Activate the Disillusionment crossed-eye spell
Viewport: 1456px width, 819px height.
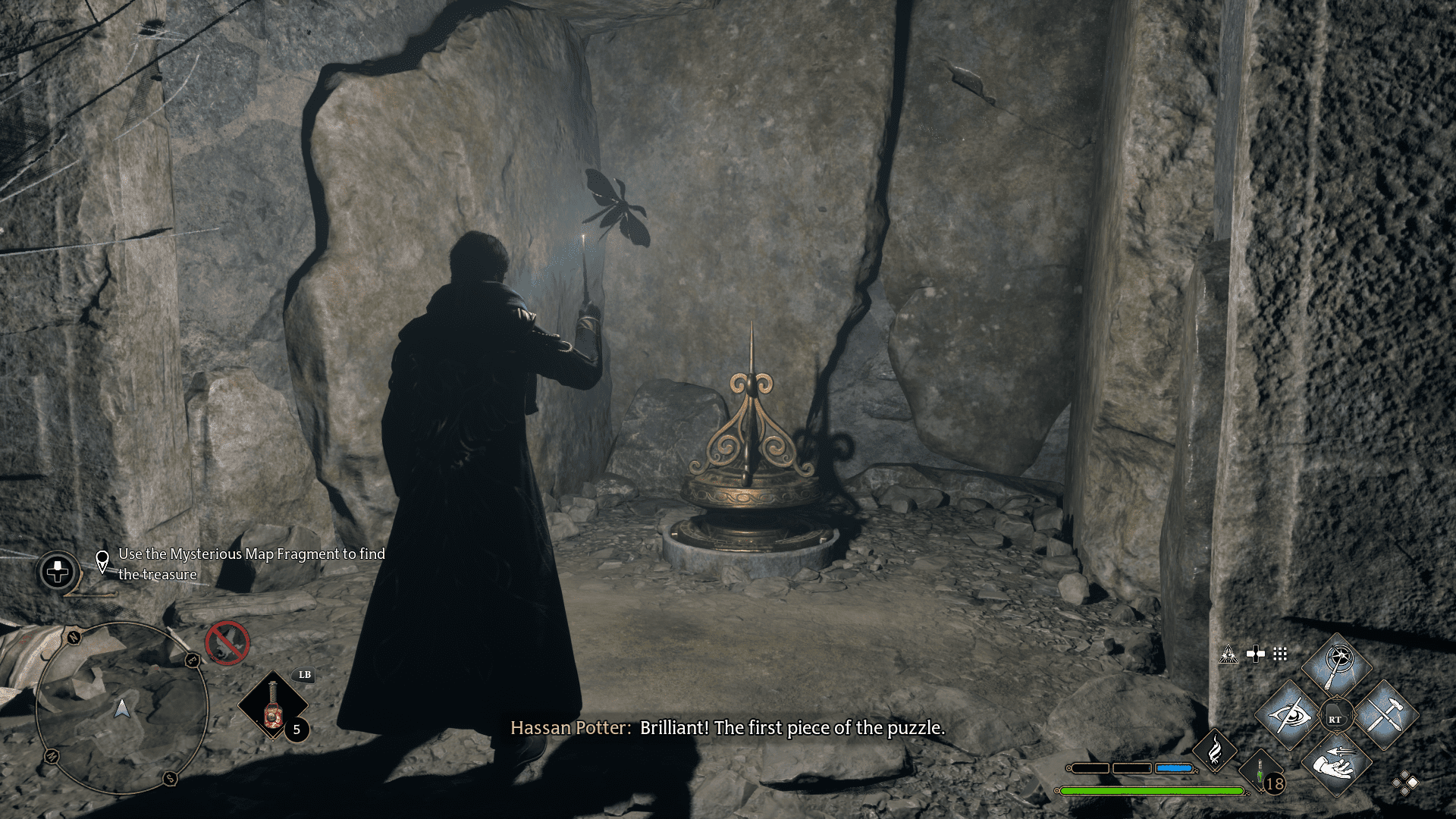tap(1288, 715)
